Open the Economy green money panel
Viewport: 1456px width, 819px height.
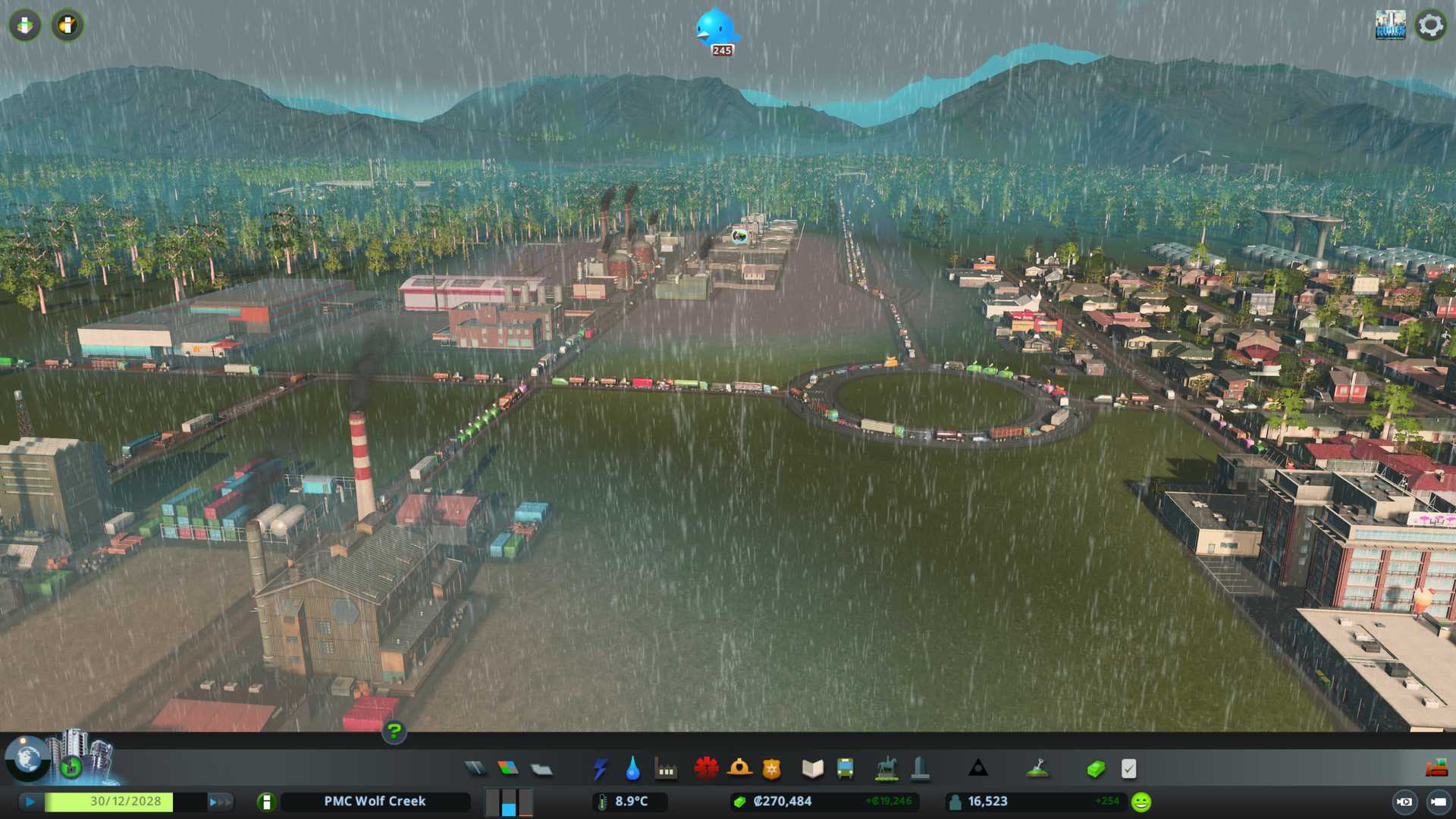coord(1095,769)
